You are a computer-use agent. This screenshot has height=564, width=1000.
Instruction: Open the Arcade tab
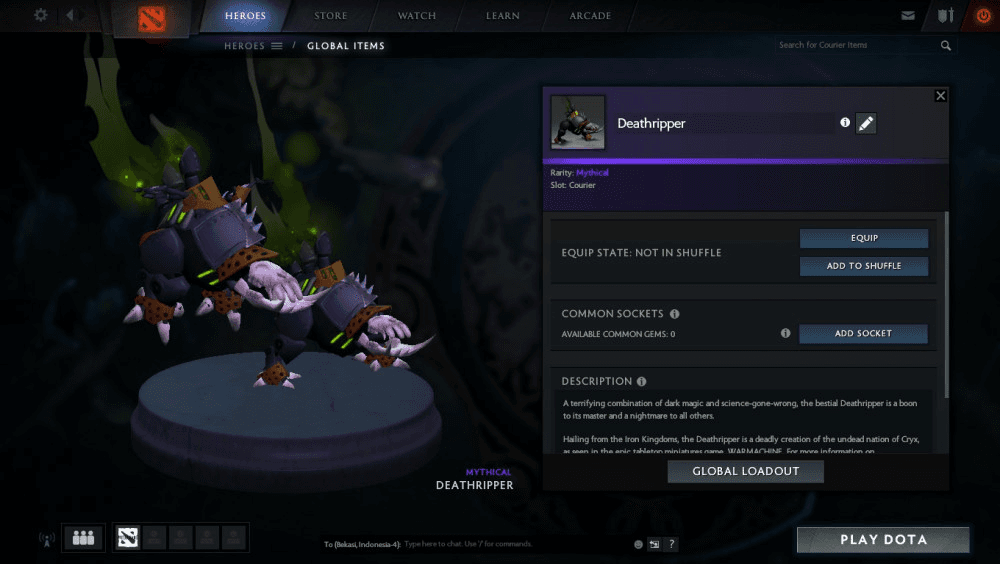tap(590, 16)
